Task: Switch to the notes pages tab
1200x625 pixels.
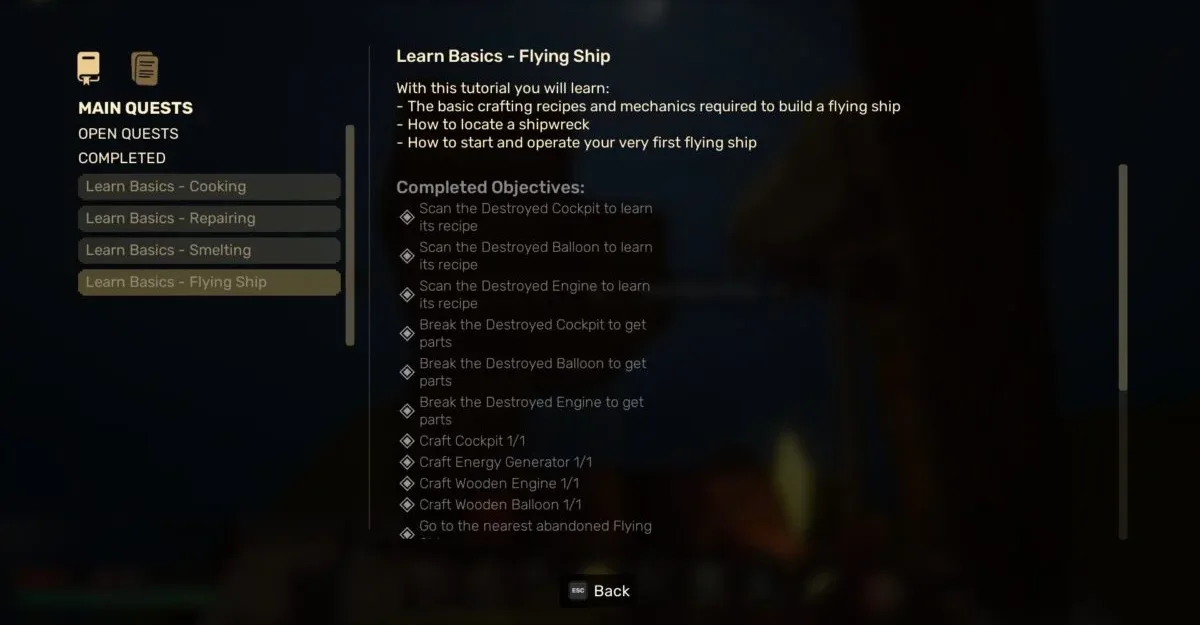Action: tap(145, 68)
